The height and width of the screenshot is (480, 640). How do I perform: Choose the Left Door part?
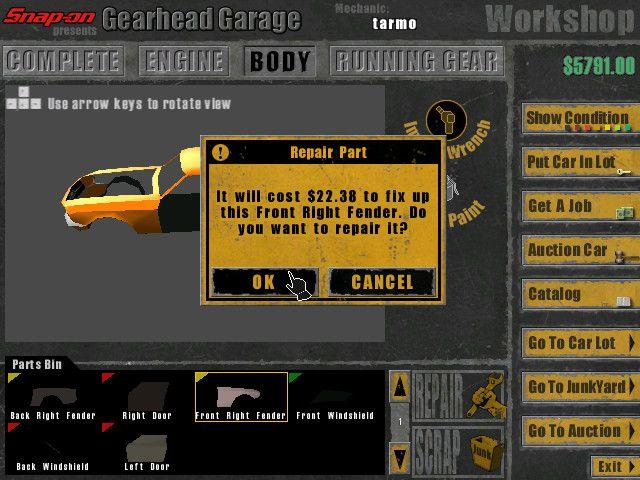tap(146, 447)
